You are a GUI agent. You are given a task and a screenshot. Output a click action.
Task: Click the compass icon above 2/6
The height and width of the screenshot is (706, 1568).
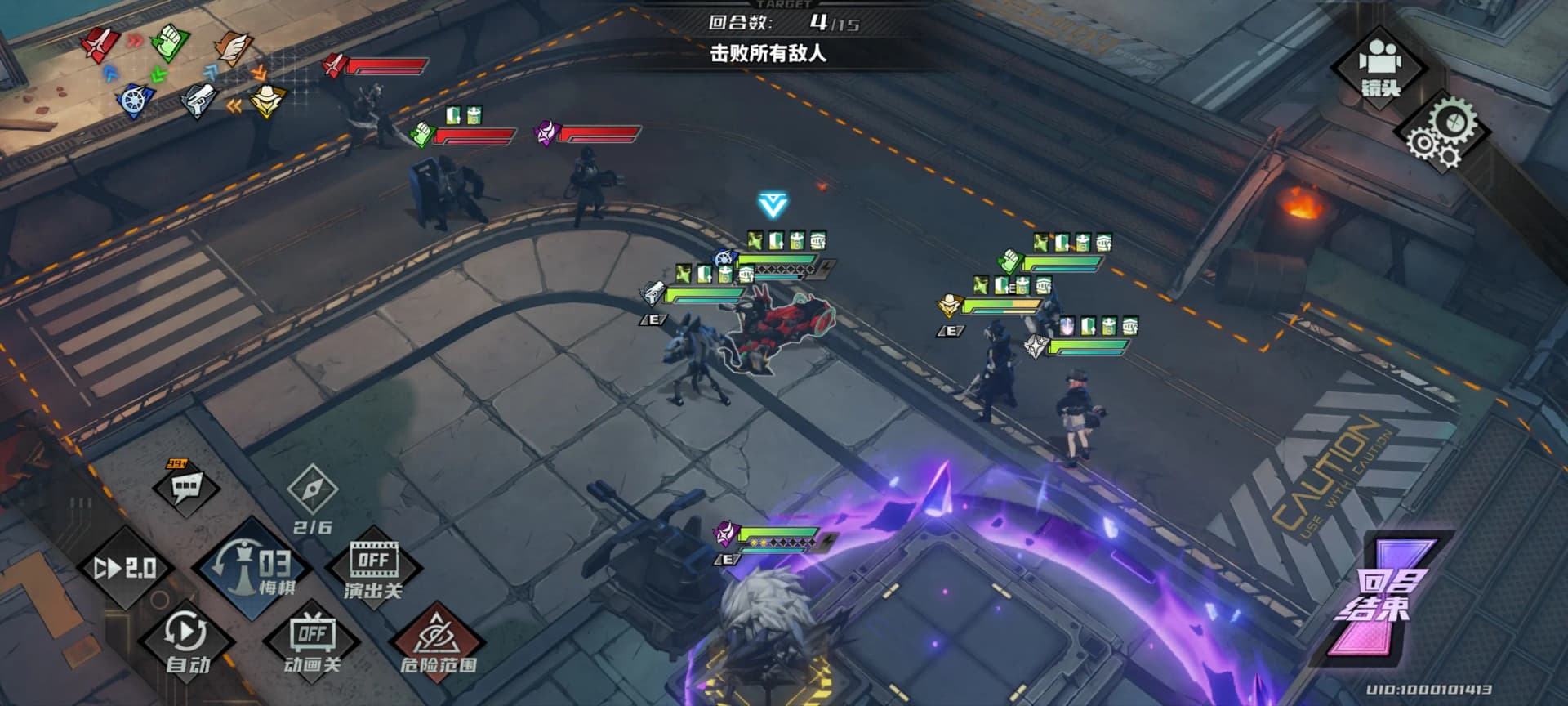(x=312, y=490)
